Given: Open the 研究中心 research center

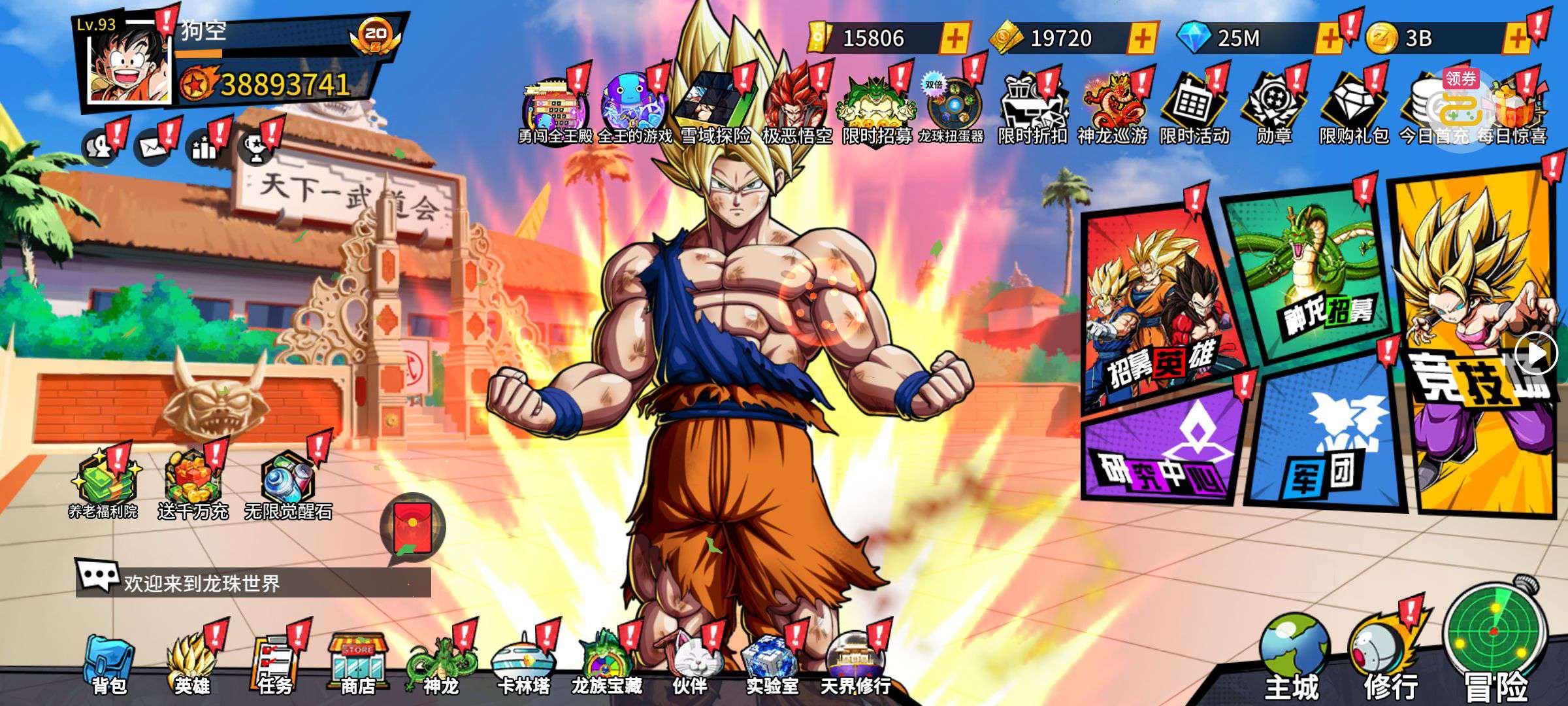Looking at the screenshot, I should 1163,451.
